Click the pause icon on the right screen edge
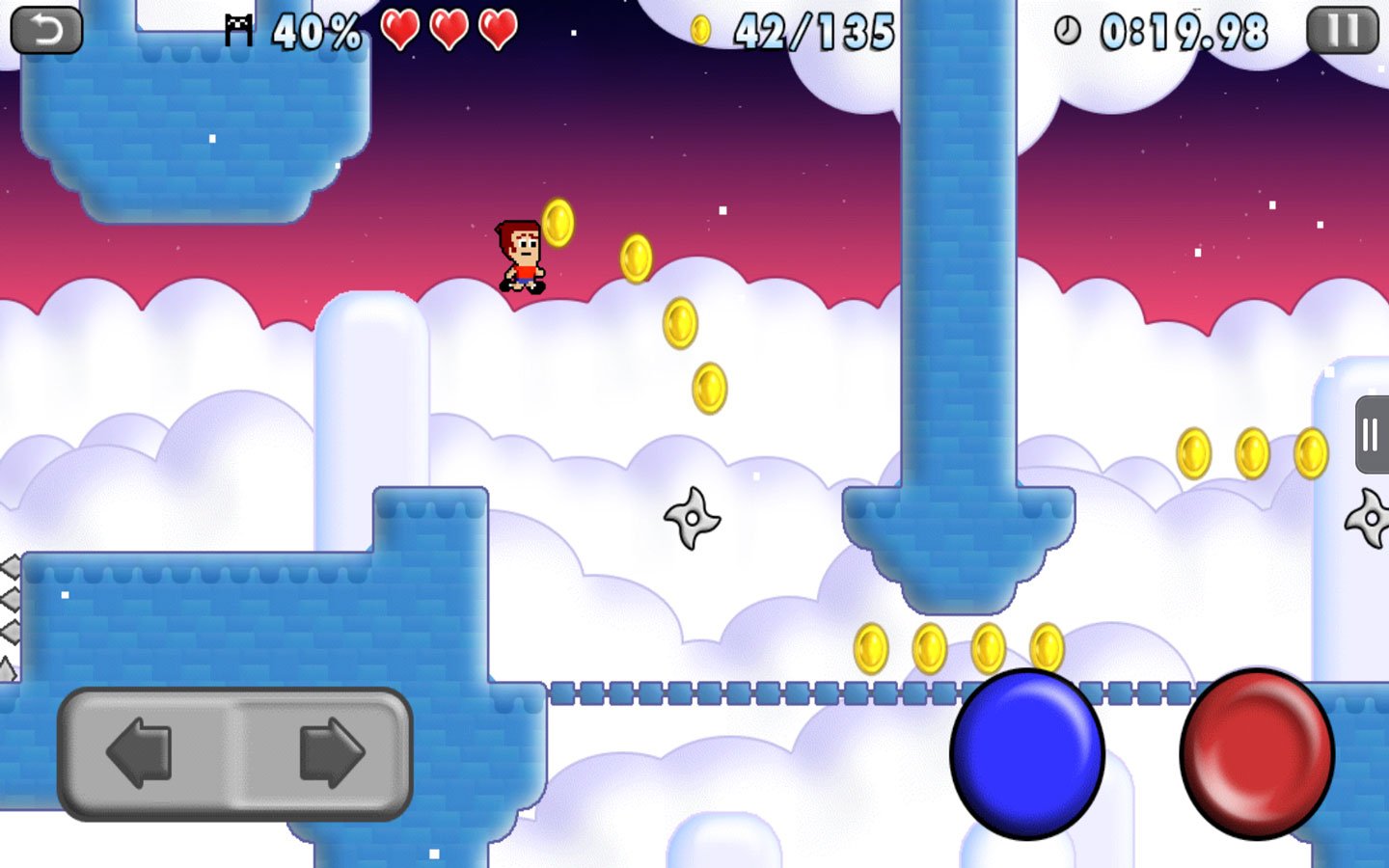Image resolution: width=1389 pixels, height=868 pixels. (1370, 436)
